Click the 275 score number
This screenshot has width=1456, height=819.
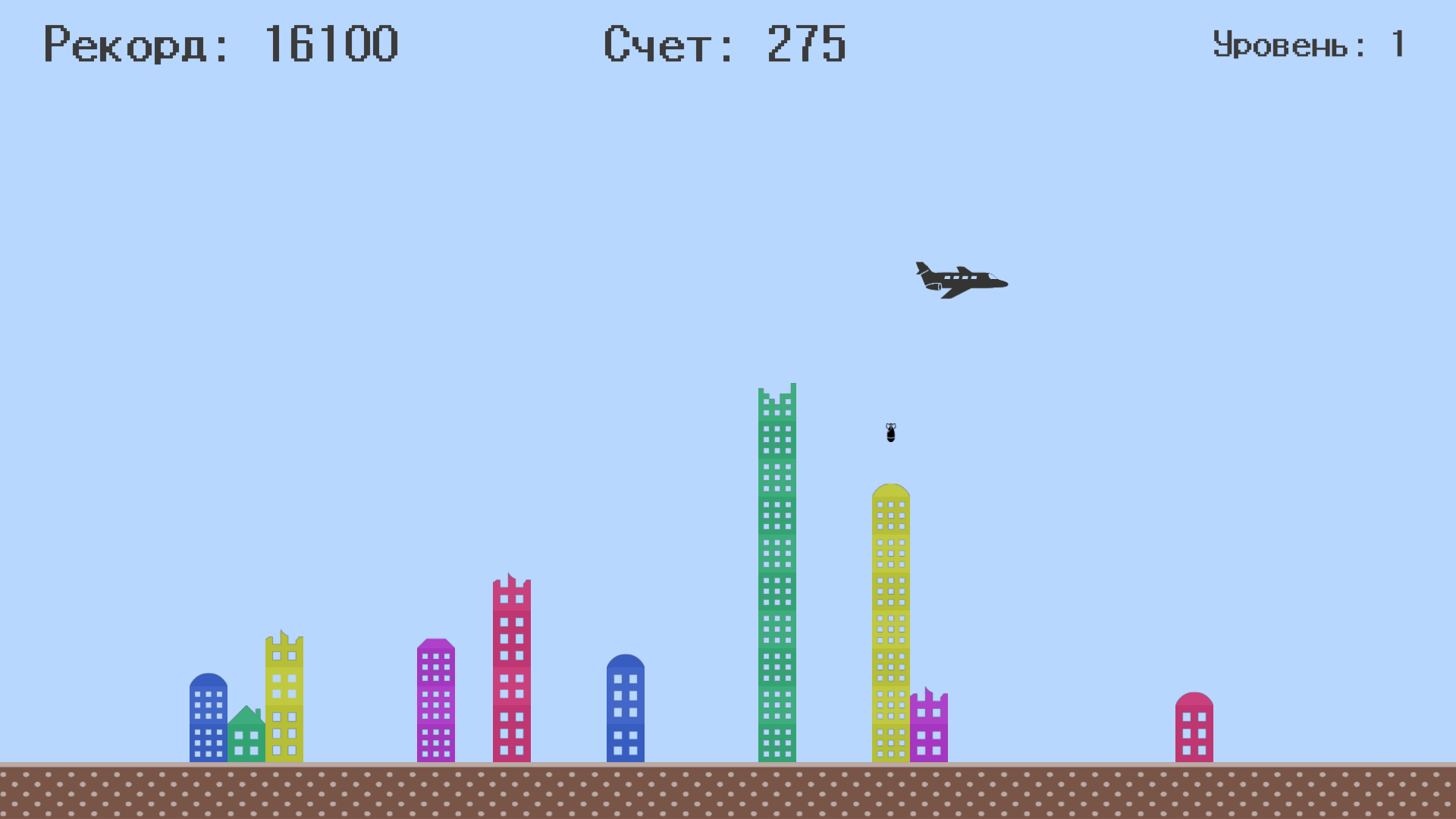point(805,44)
